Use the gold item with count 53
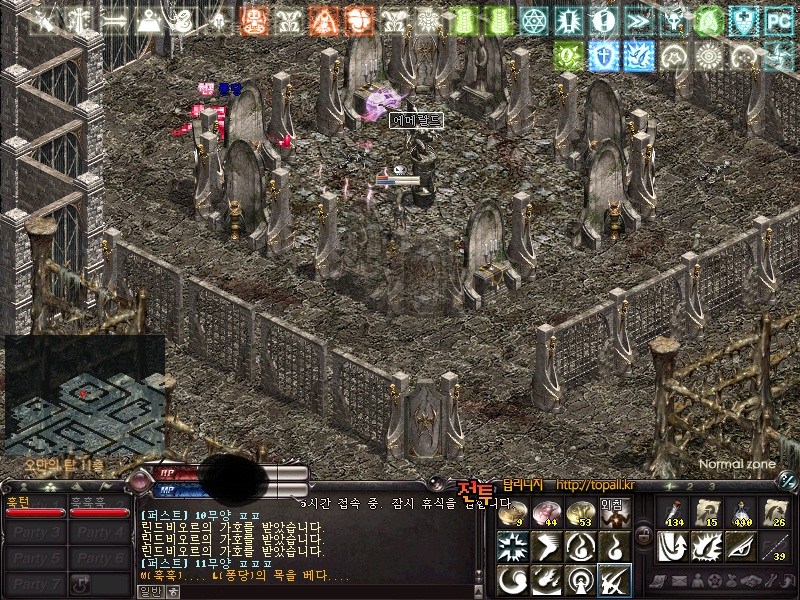Viewport: 800px width, 600px height. [x=578, y=513]
